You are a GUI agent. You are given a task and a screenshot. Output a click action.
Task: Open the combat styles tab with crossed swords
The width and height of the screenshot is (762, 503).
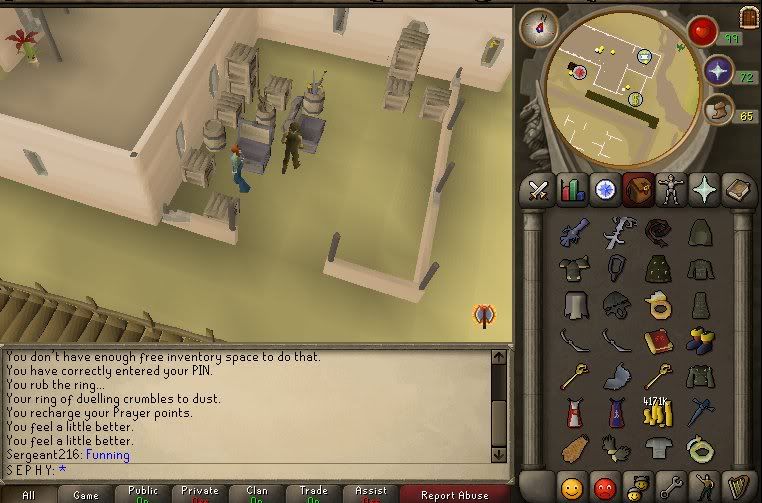click(540, 189)
